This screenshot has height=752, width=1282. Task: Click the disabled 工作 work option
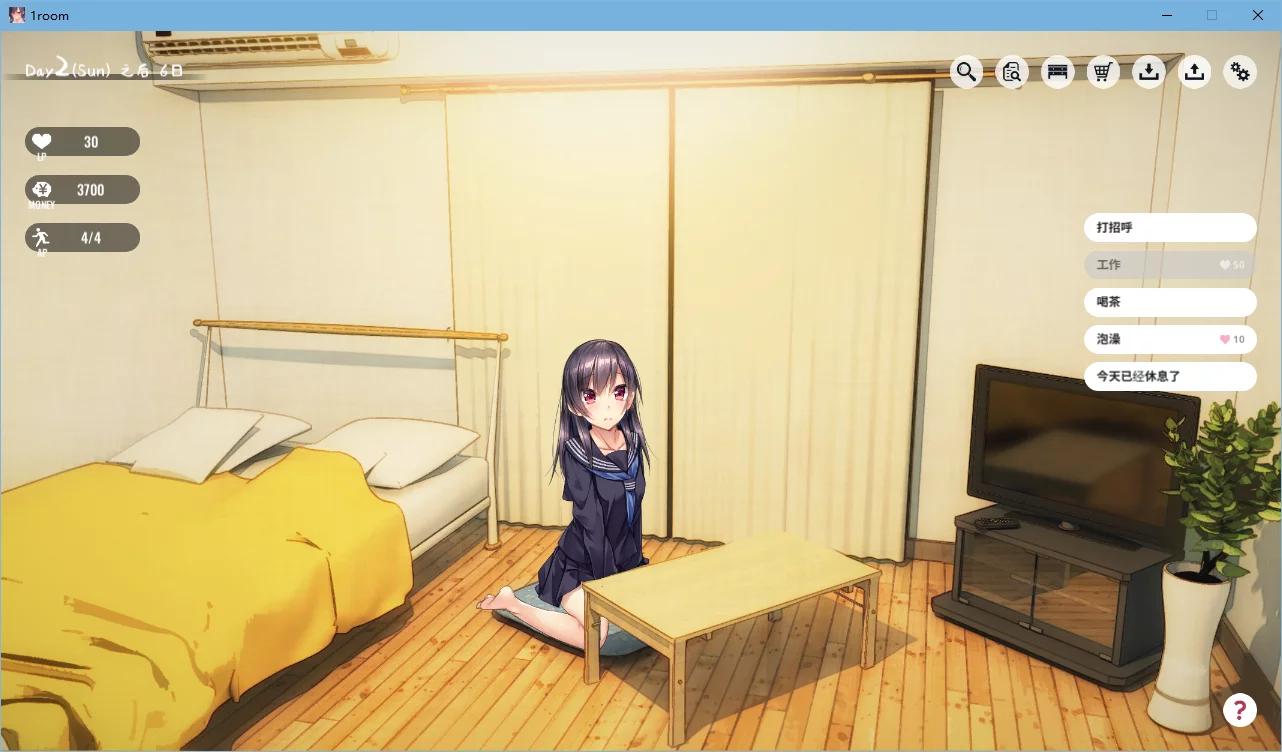pos(1170,264)
